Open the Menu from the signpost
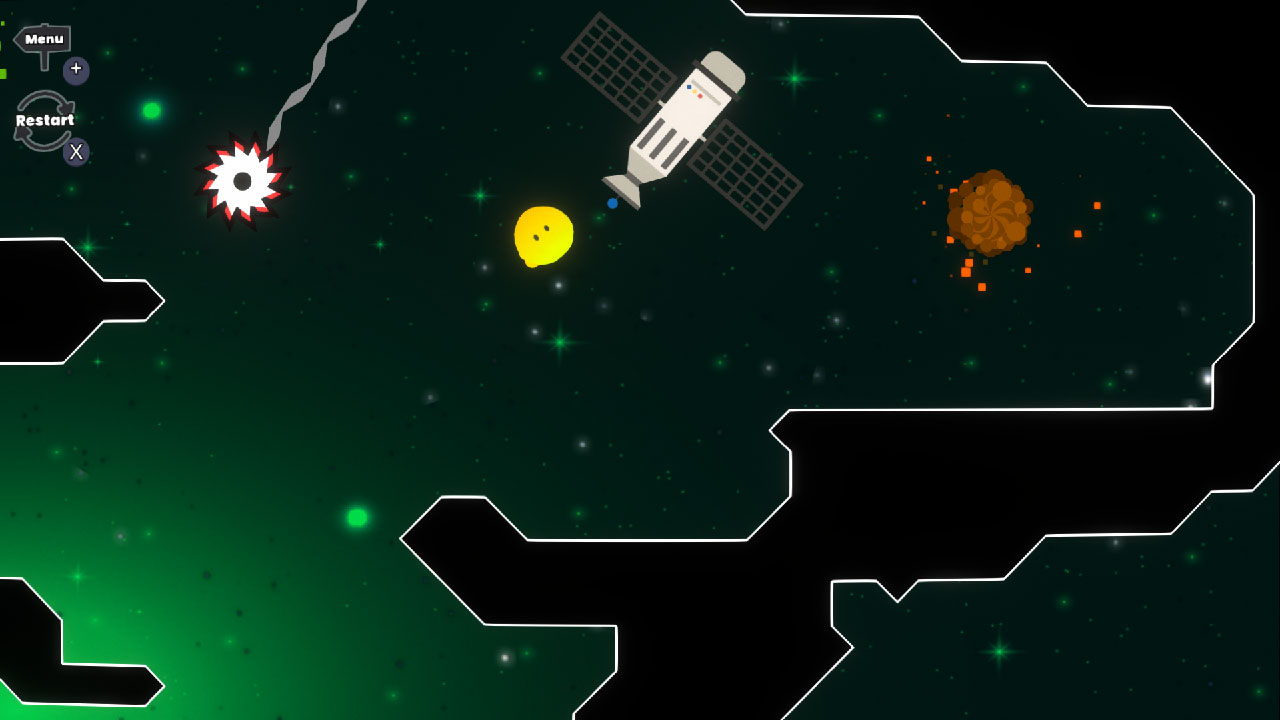 pos(42,38)
